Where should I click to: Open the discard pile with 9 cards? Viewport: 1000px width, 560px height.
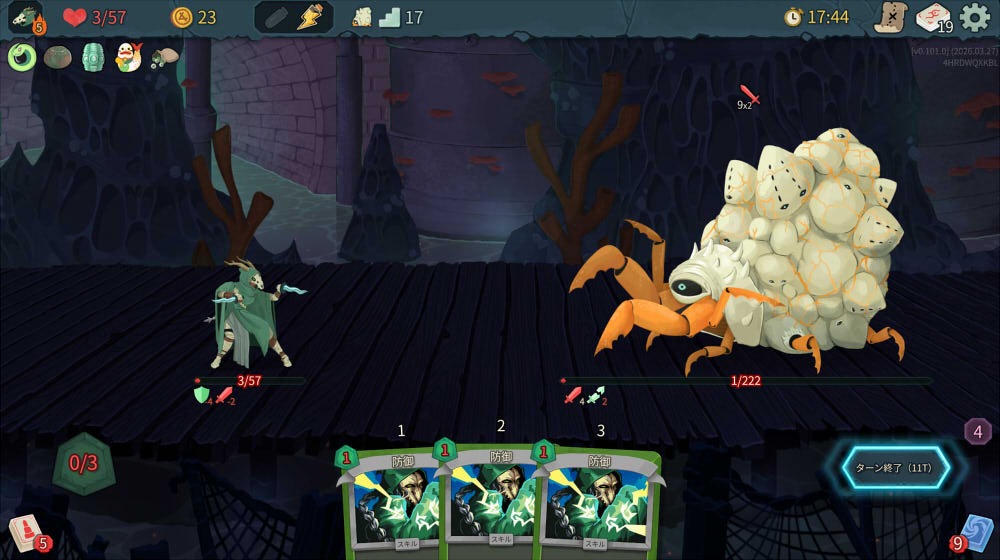tap(973, 533)
